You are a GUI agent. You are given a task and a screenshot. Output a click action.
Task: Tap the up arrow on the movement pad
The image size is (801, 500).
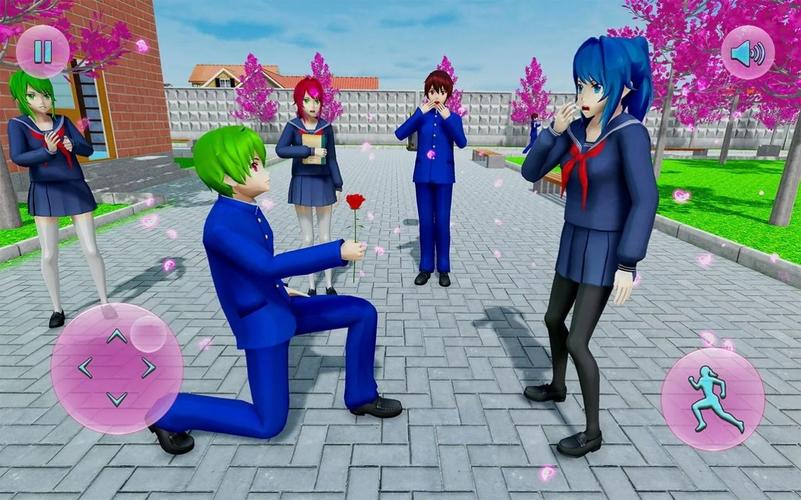(117, 337)
